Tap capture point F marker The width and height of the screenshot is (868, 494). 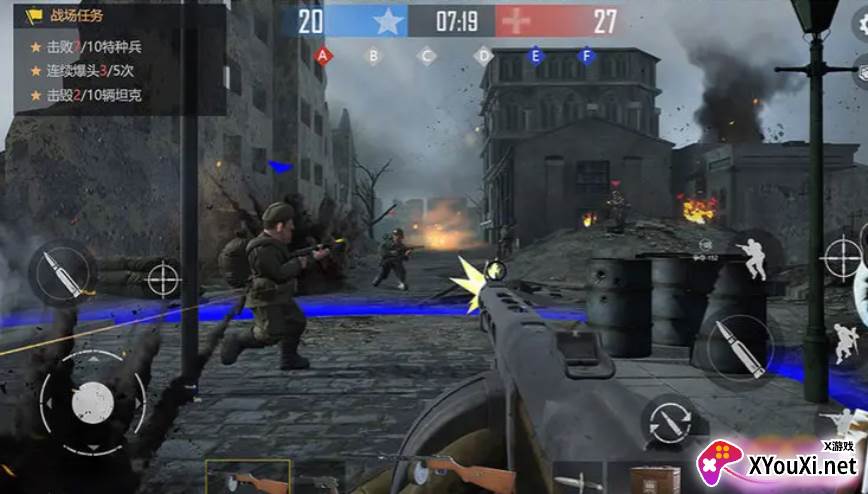point(587,56)
